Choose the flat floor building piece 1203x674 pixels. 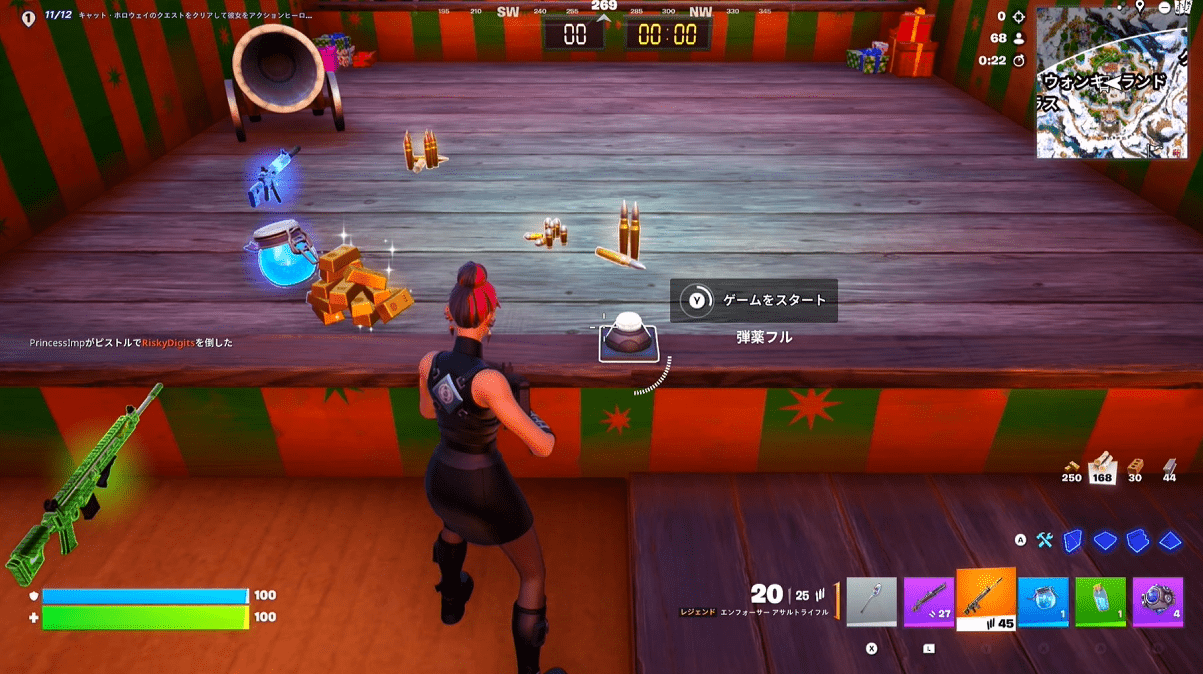pyautogui.click(x=1105, y=541)
